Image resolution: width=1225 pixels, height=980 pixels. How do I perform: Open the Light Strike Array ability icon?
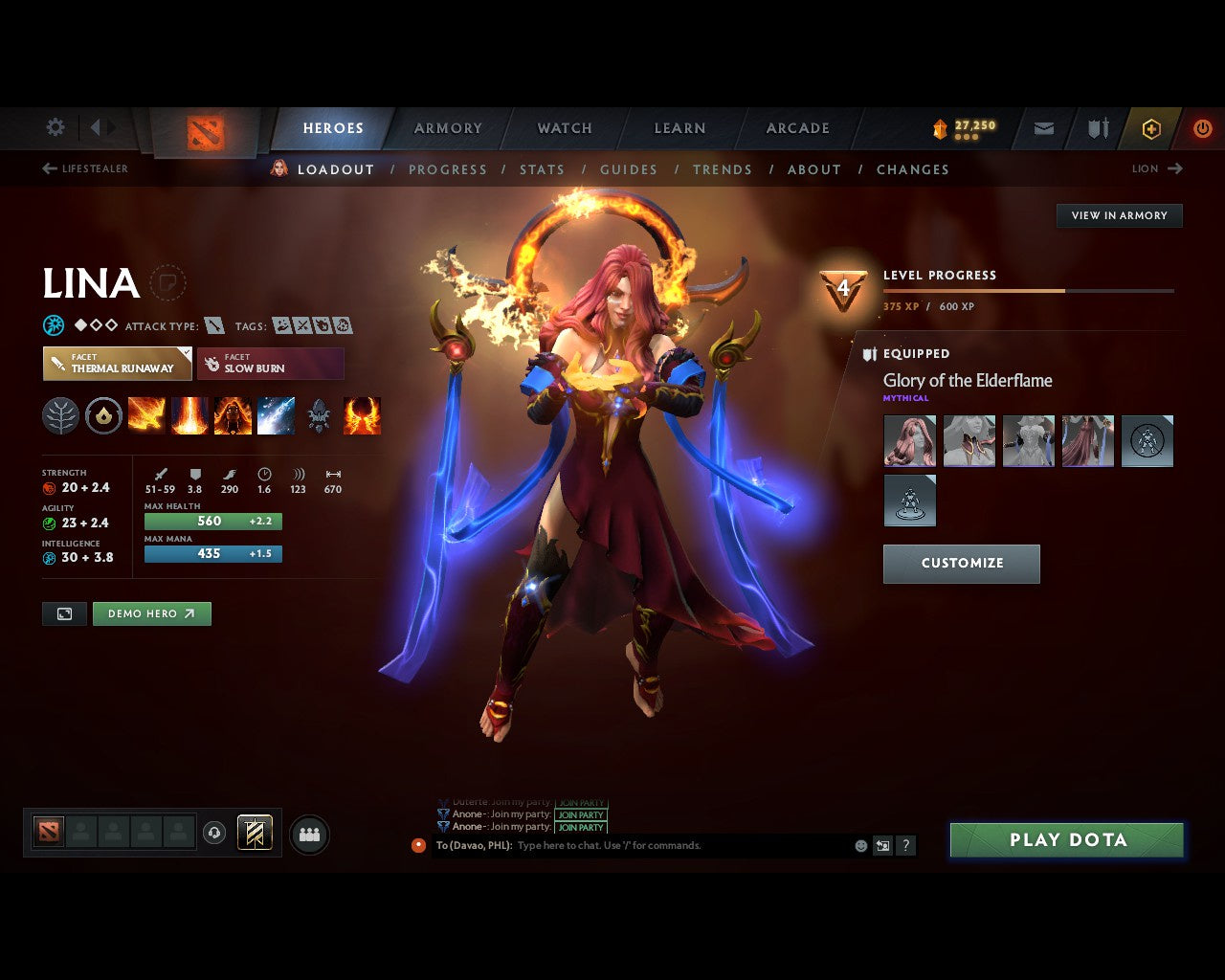tap(189, 414)
